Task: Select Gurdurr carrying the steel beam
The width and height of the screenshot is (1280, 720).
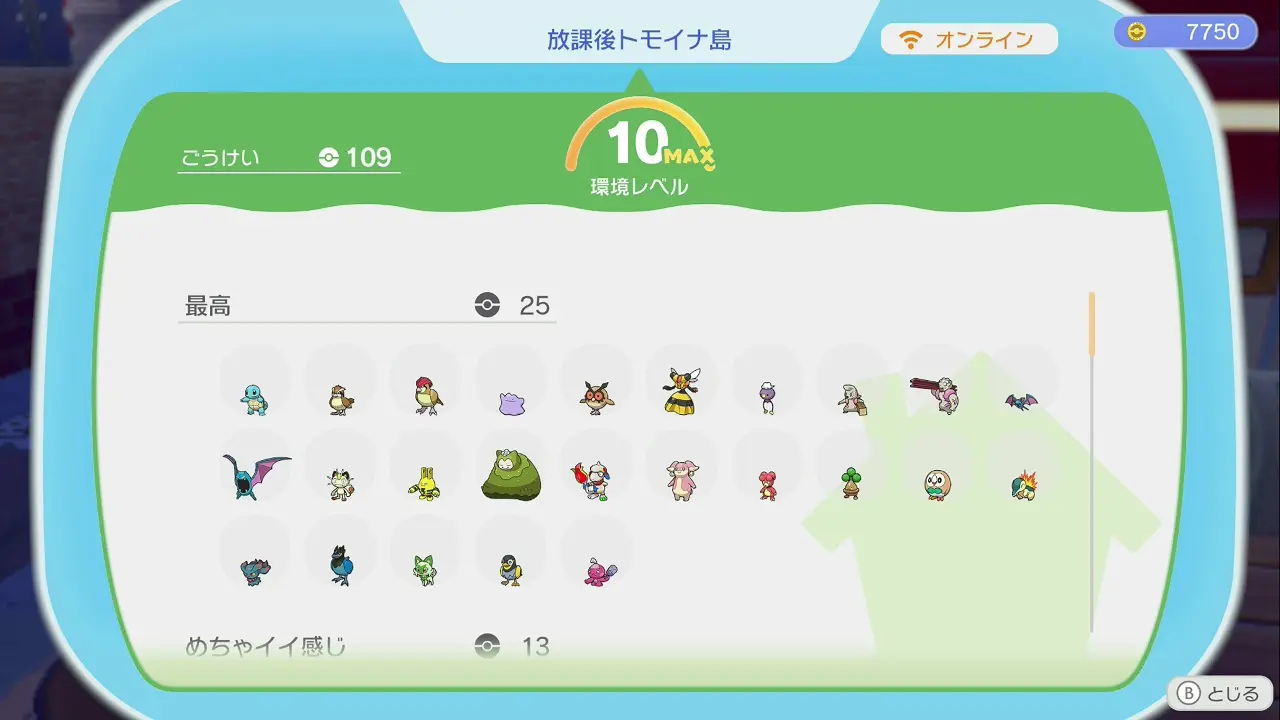Action: (936, 393)
